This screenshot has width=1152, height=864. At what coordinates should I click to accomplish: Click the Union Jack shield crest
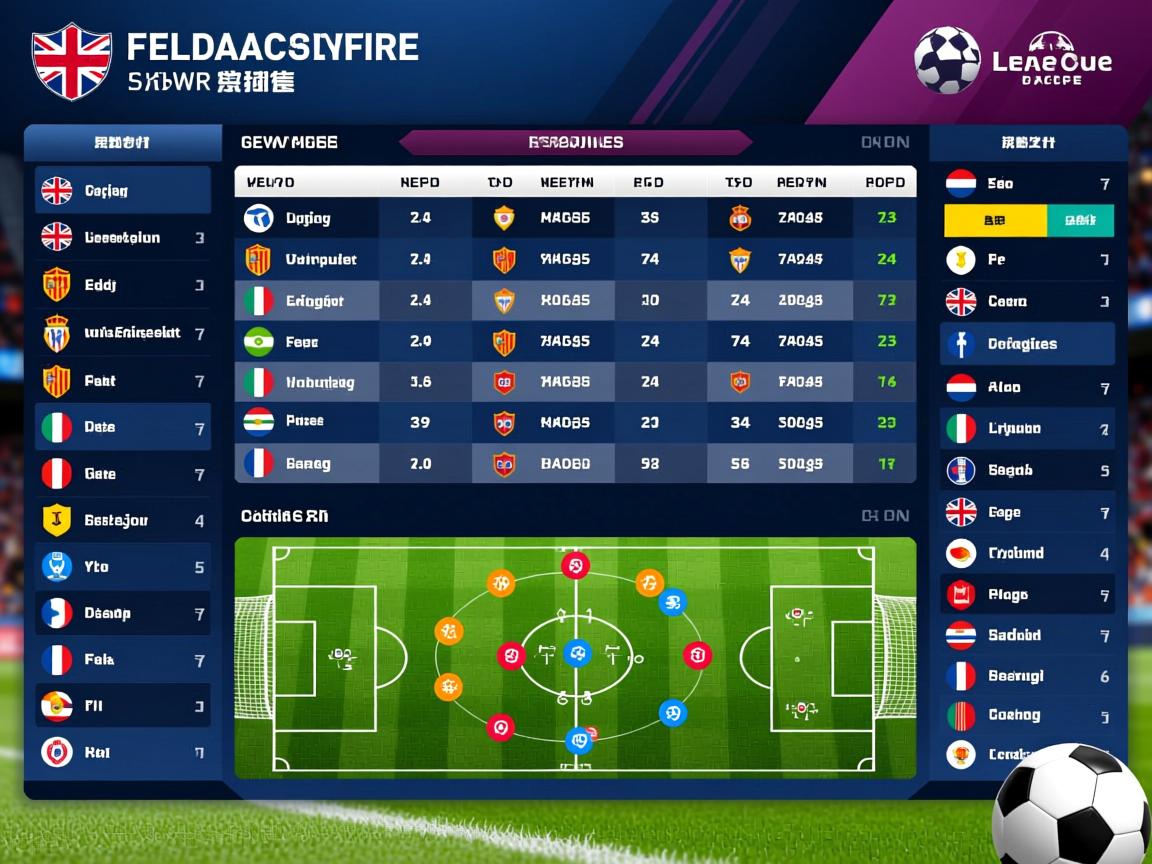click(72, 62)
